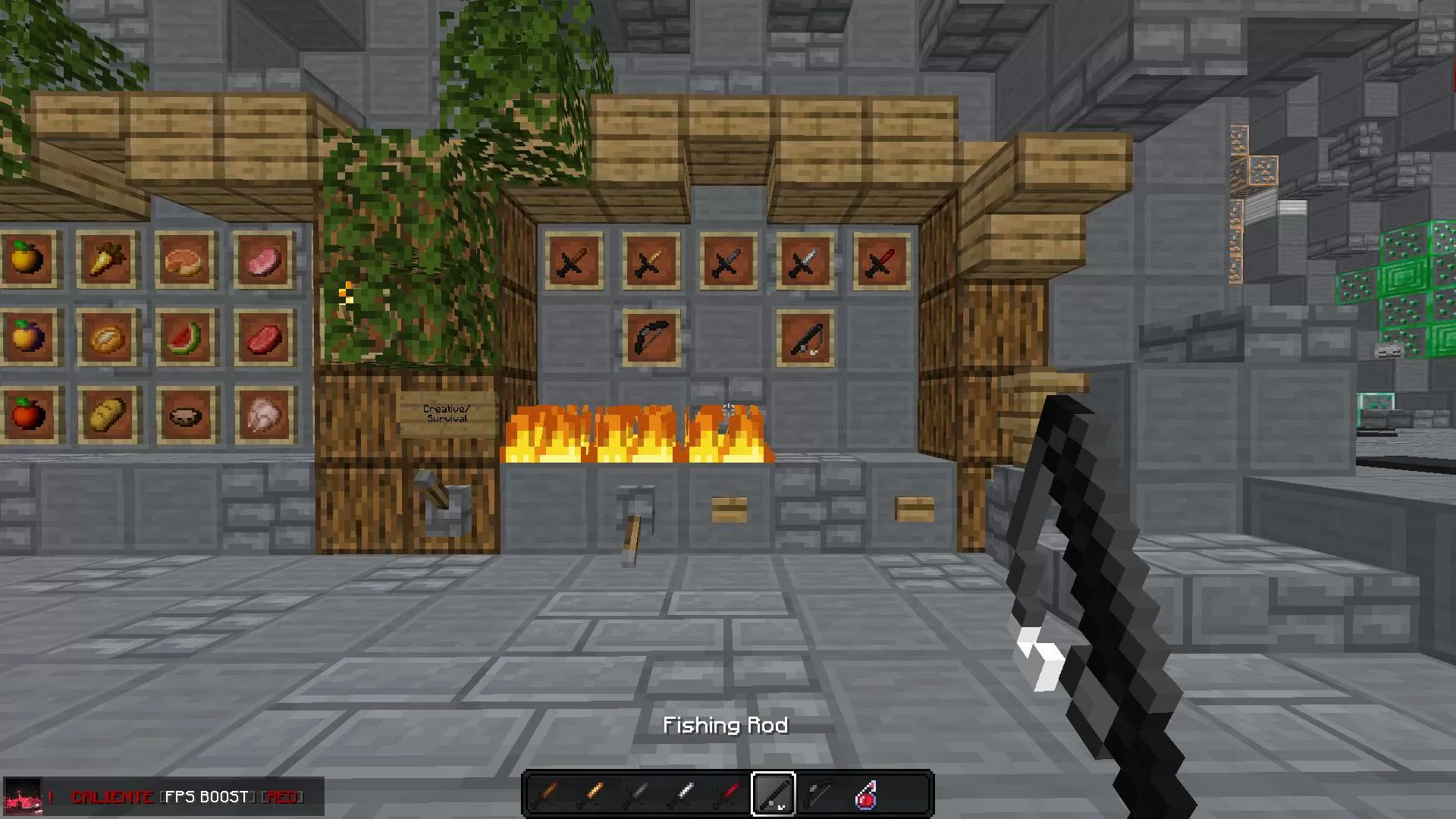Click the Fishing Rod name label above hotbar
1456x819 pixels.
click(726, 725)
